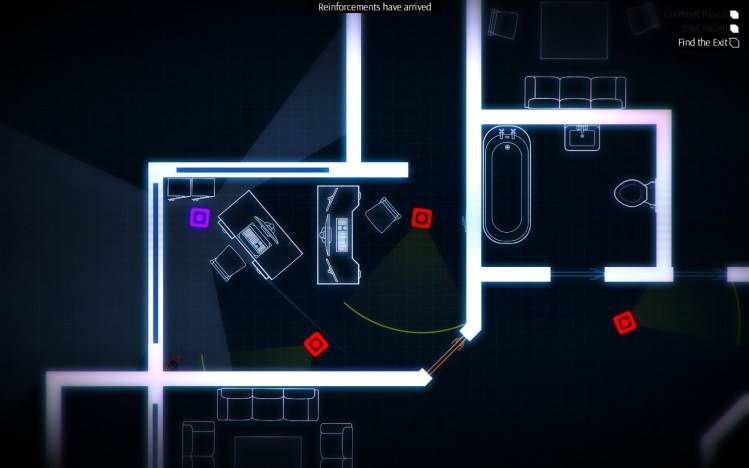
Task: Select the Confront Pascal objective entry
Action: [696, 14]
